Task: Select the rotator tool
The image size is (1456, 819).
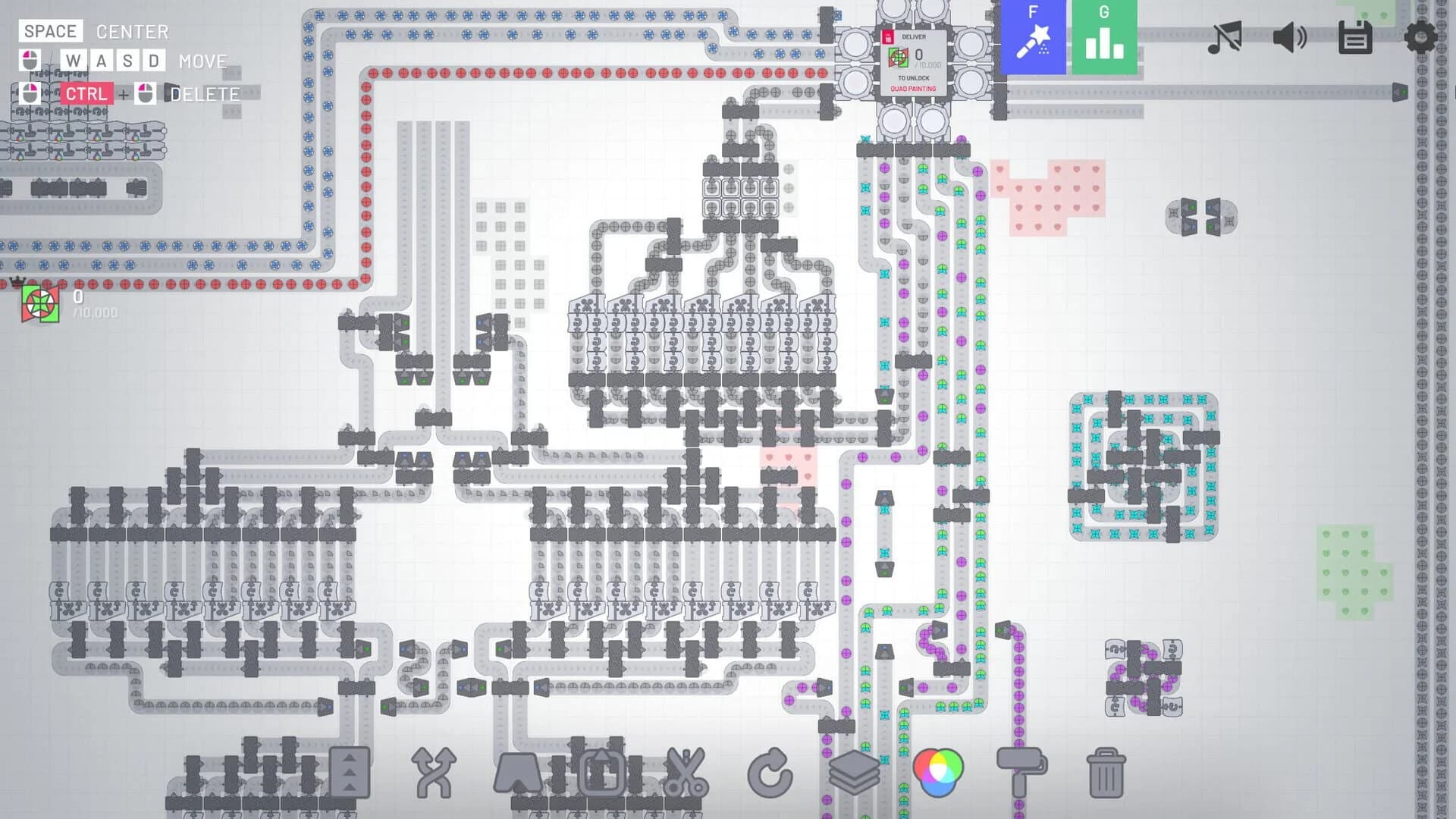Action: [770, 773]
